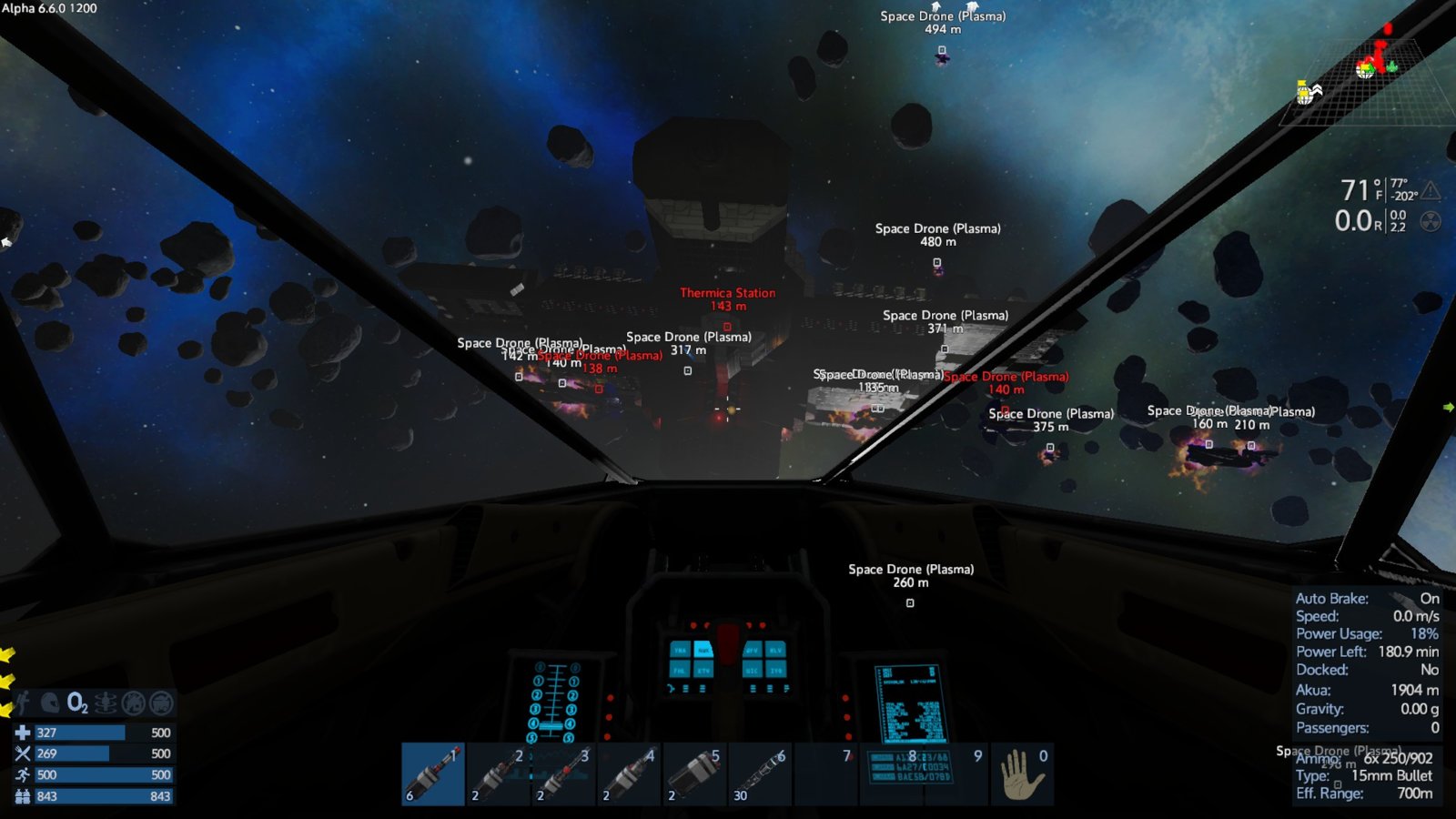Select the large launcher in hotbar slot 5

[695, 774]
